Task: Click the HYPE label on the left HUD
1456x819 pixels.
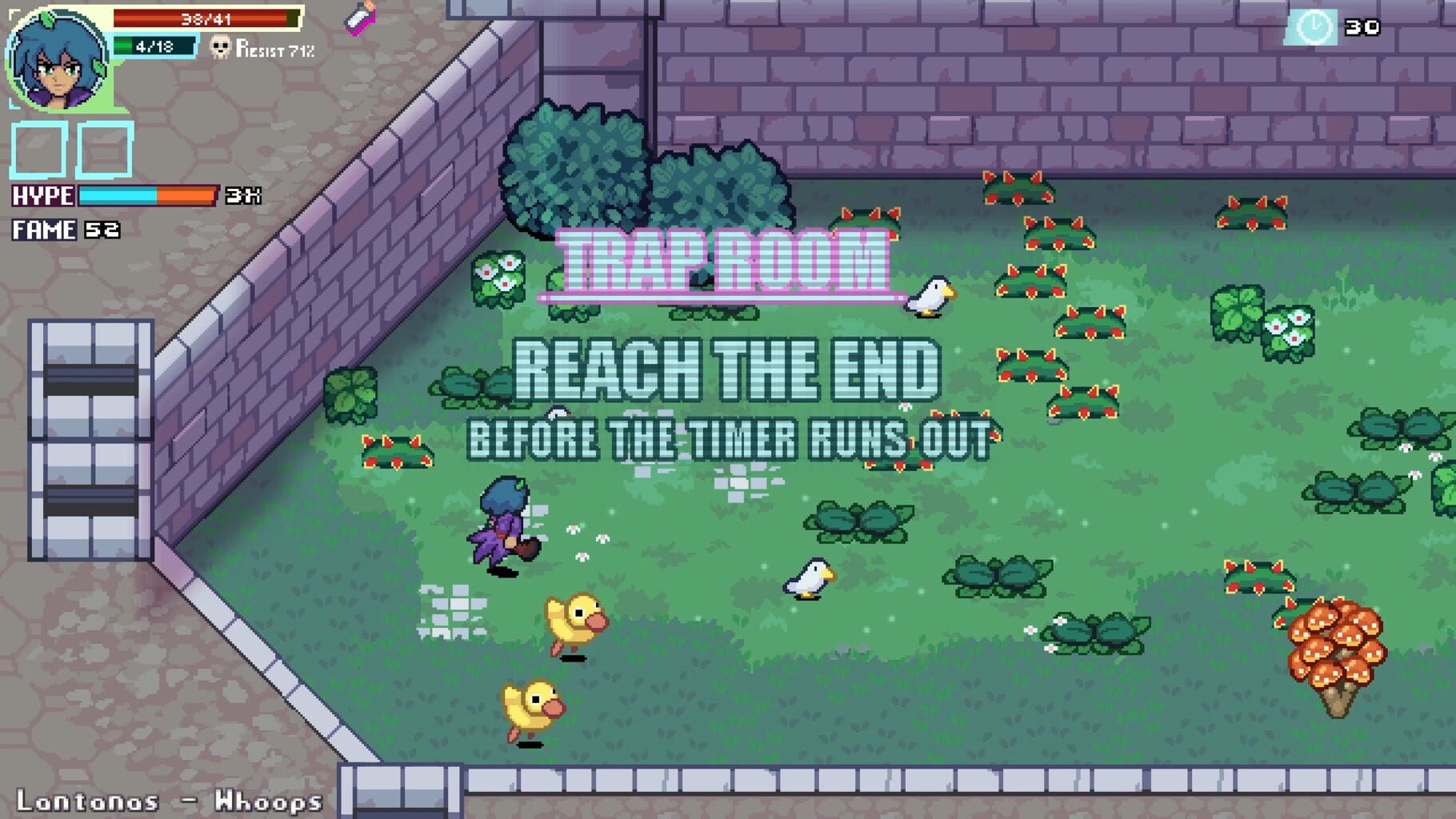Action: point(42,193)
